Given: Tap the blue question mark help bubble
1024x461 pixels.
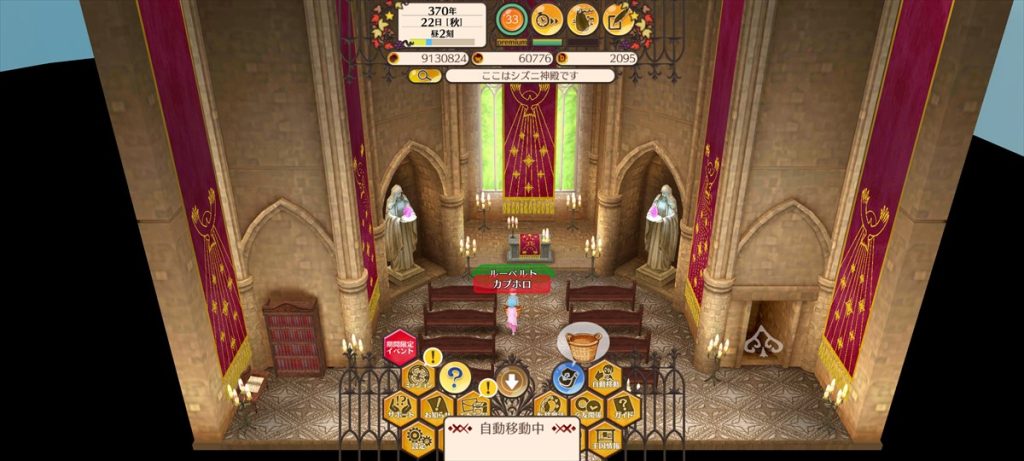Looking at the screenshot, I should (x=454, y=378).
